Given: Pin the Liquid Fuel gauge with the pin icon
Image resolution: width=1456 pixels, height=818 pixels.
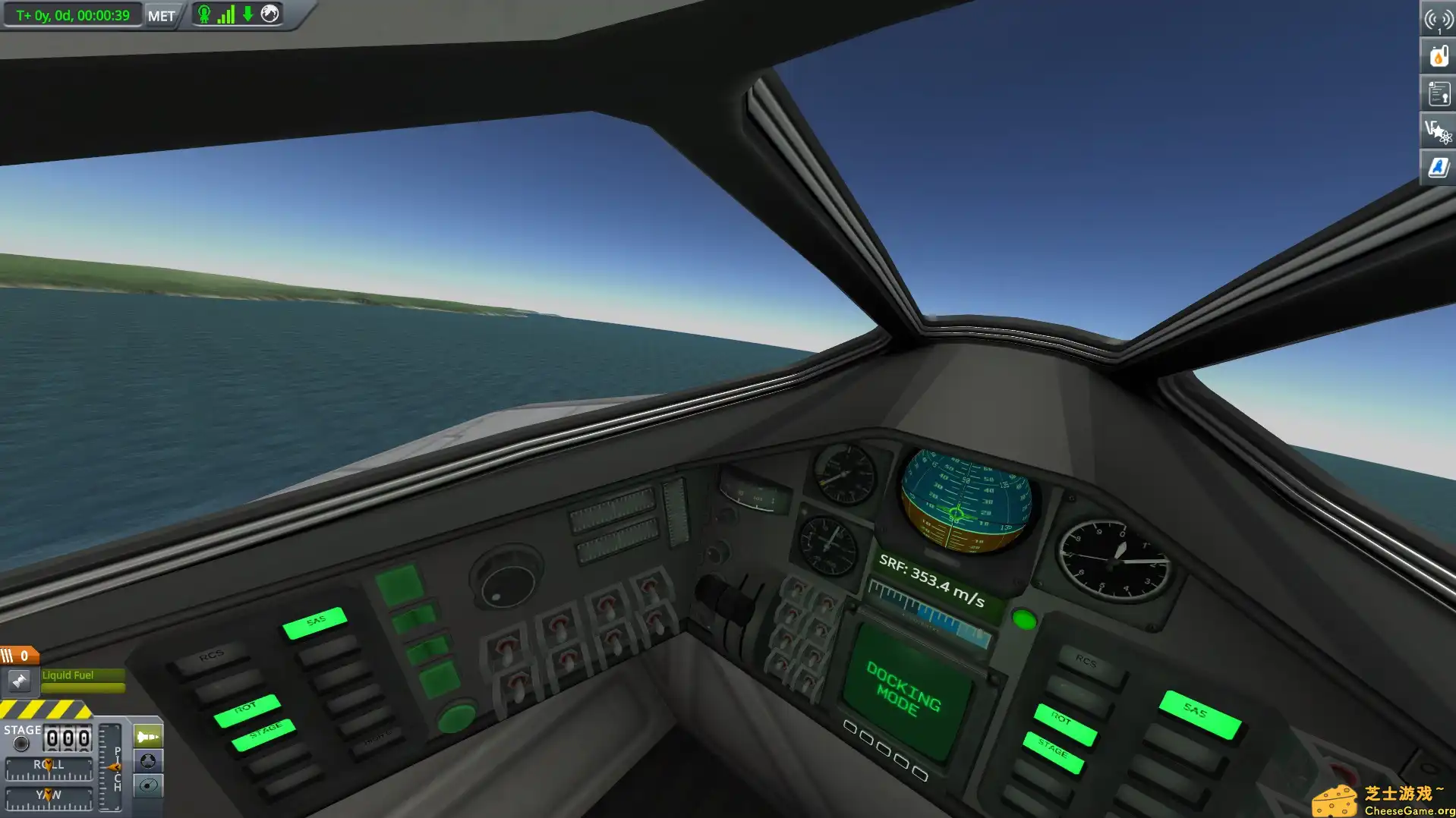Looking at the screenshot, I should click(x=20, y=681).
